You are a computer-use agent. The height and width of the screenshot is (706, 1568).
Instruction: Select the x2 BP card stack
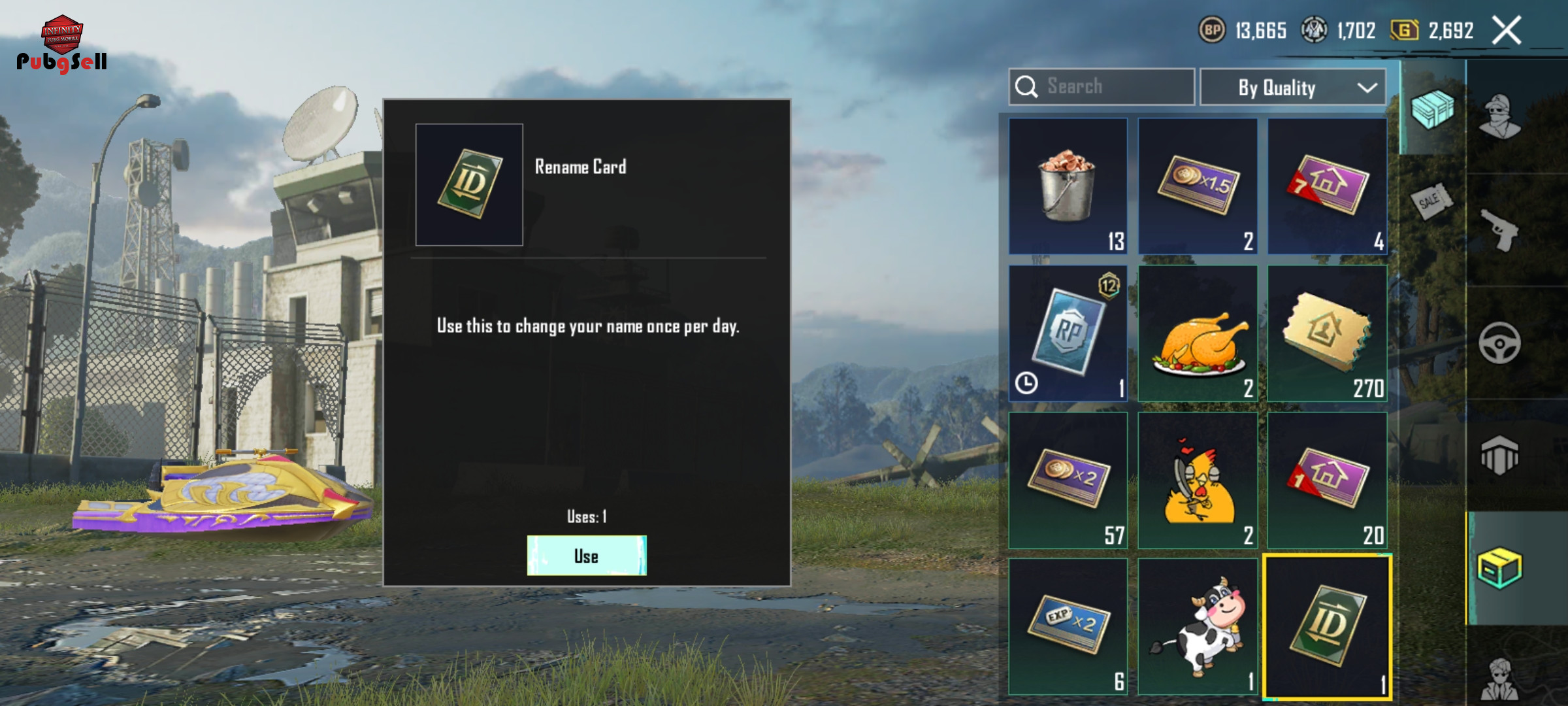point(1068,480)
